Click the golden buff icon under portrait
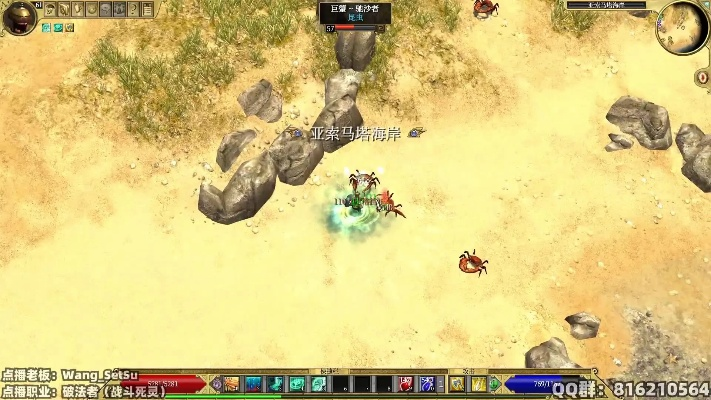The width and height of the screenshot is (711, 400). tap(69, 28)
